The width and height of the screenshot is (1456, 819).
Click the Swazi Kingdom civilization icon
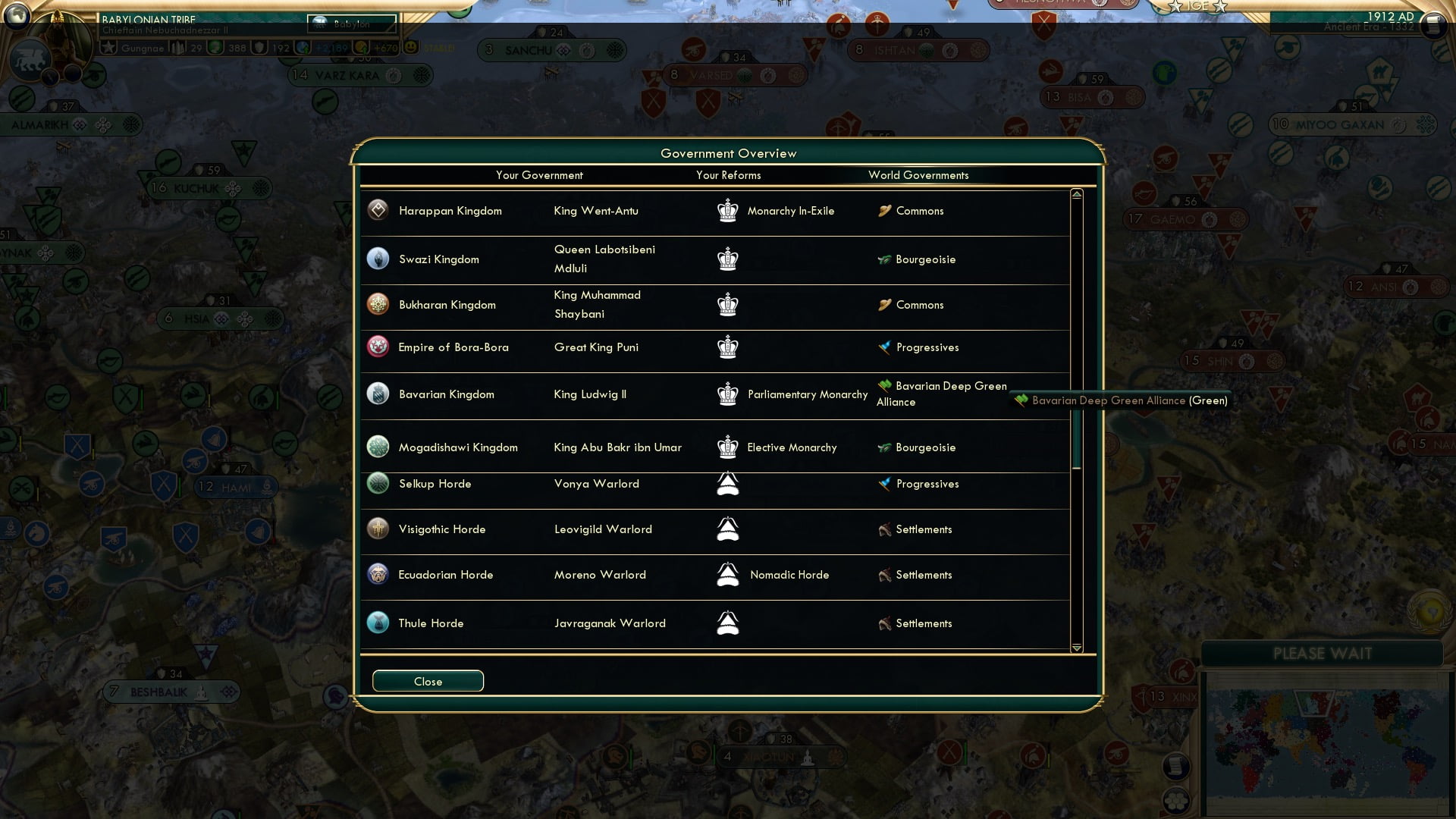(377, 259)
